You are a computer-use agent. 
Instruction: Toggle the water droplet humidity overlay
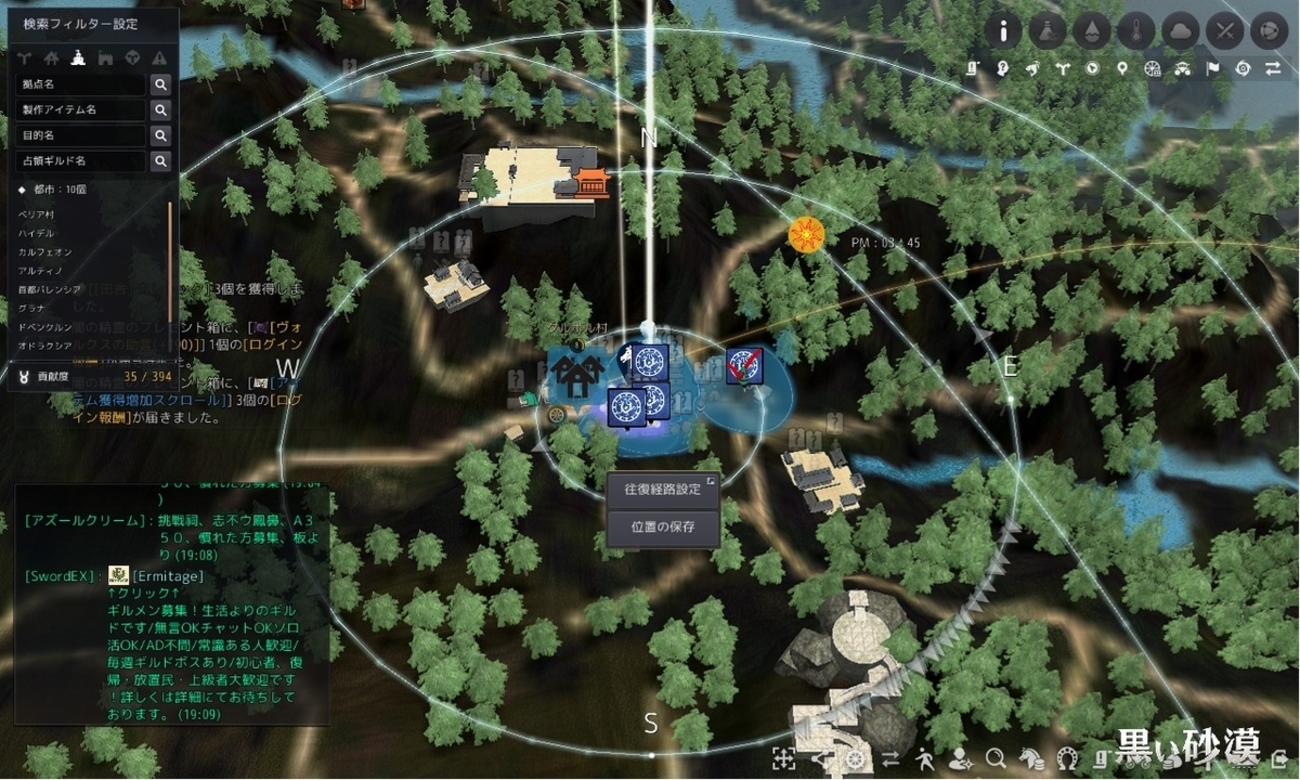coord(1093,31)
